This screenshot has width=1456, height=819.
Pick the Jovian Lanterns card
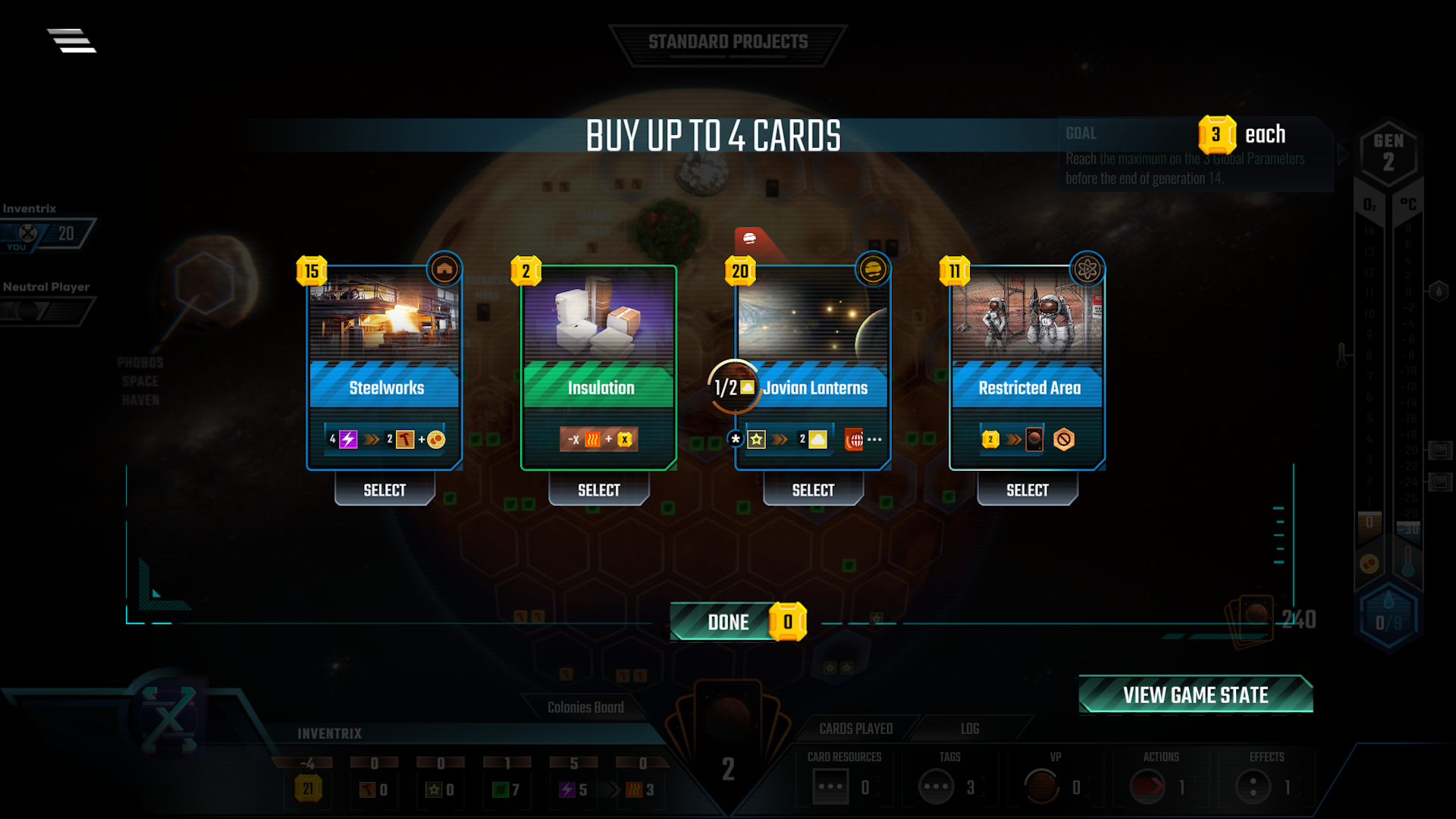(813, 364)
